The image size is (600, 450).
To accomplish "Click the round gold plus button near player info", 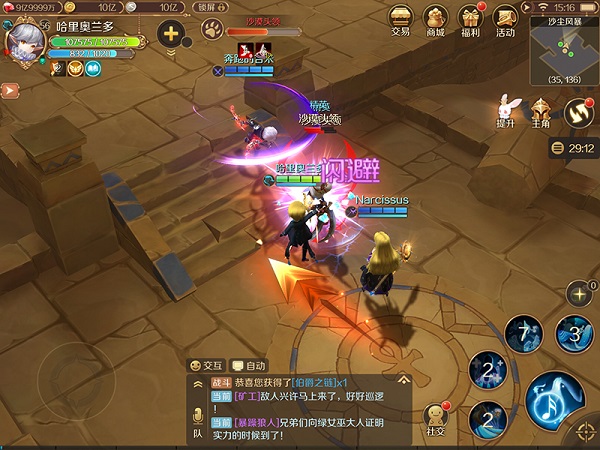I will [x=171, y=33].
